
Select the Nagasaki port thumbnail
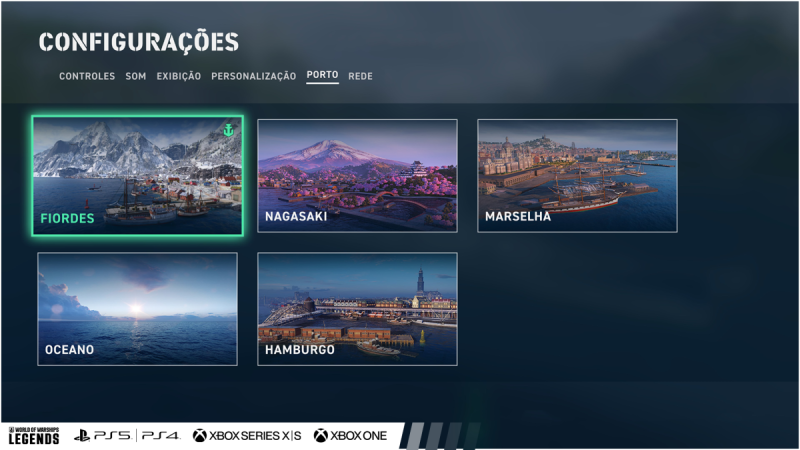point(357,175)
